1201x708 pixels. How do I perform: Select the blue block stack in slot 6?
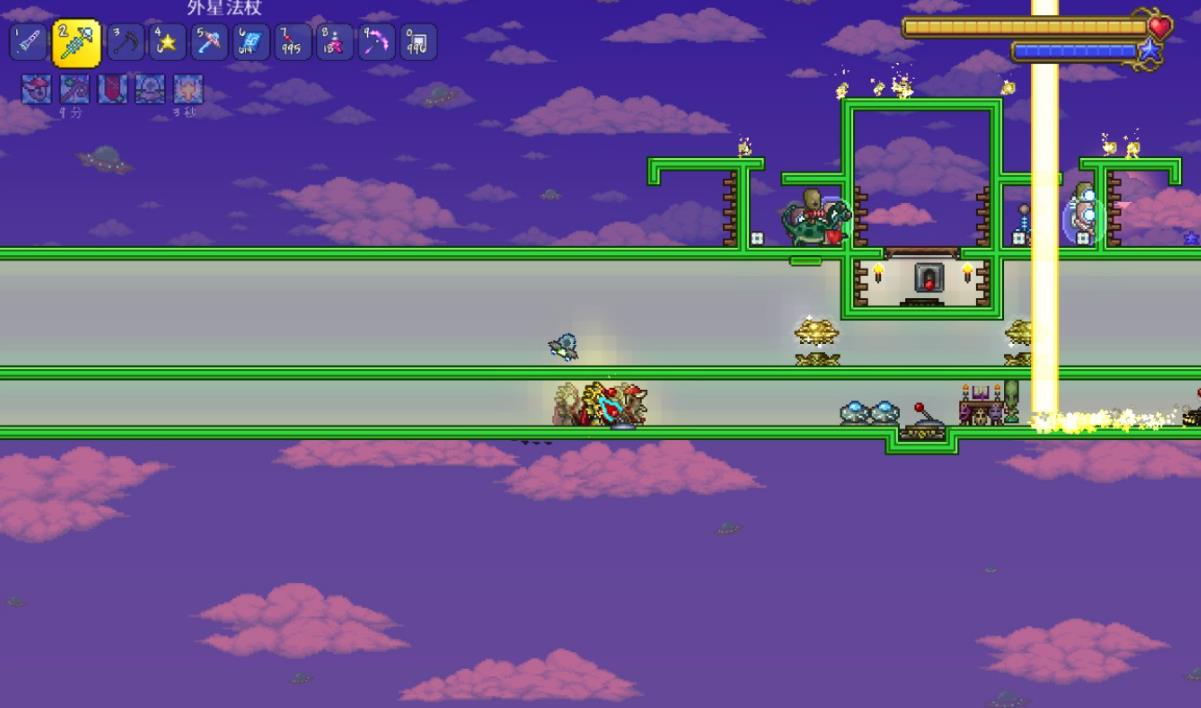click(x=251, y=42)
